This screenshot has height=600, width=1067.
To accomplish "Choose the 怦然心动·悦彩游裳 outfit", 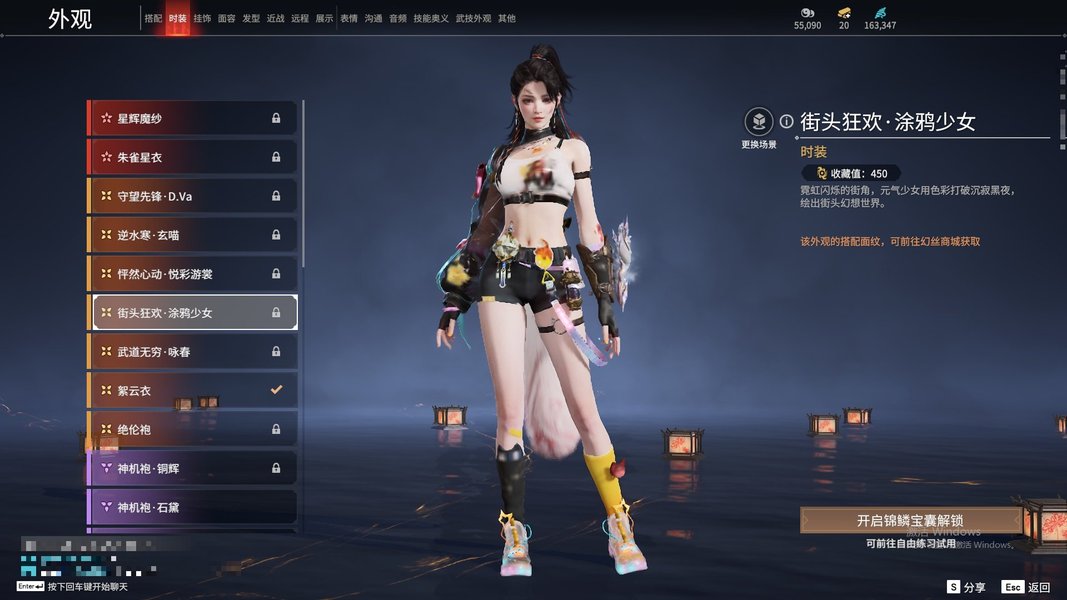I will [193, 274].
